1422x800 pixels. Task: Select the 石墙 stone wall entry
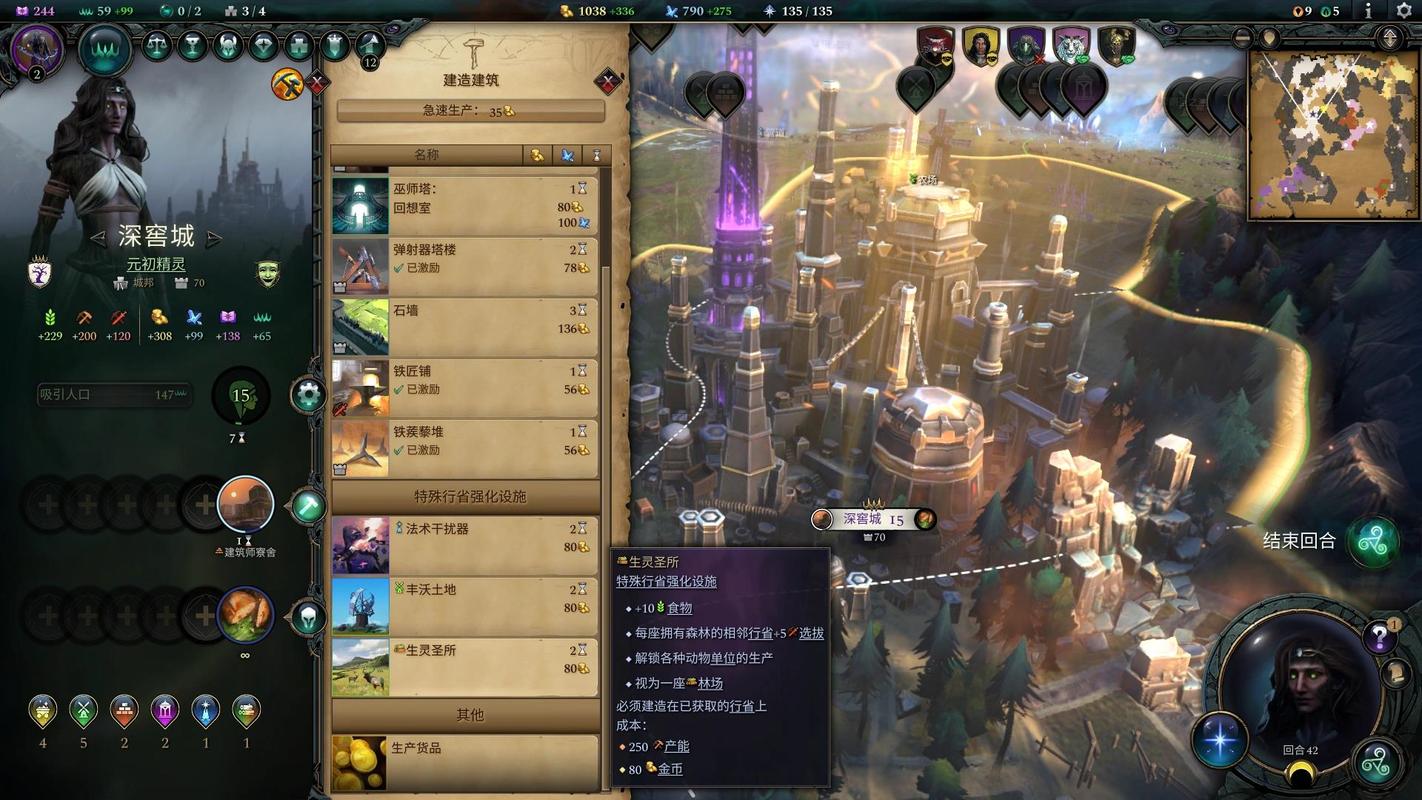point(465,327)
